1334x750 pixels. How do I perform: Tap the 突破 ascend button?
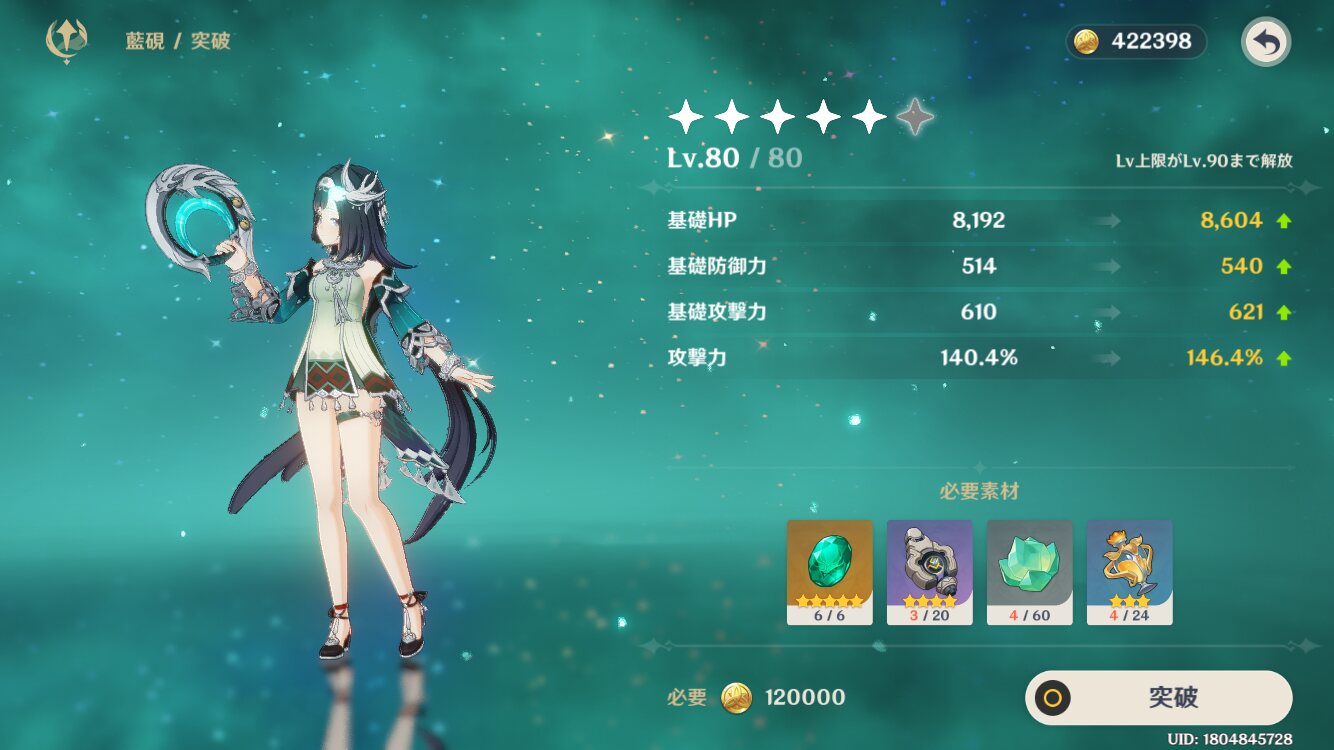1158,697
